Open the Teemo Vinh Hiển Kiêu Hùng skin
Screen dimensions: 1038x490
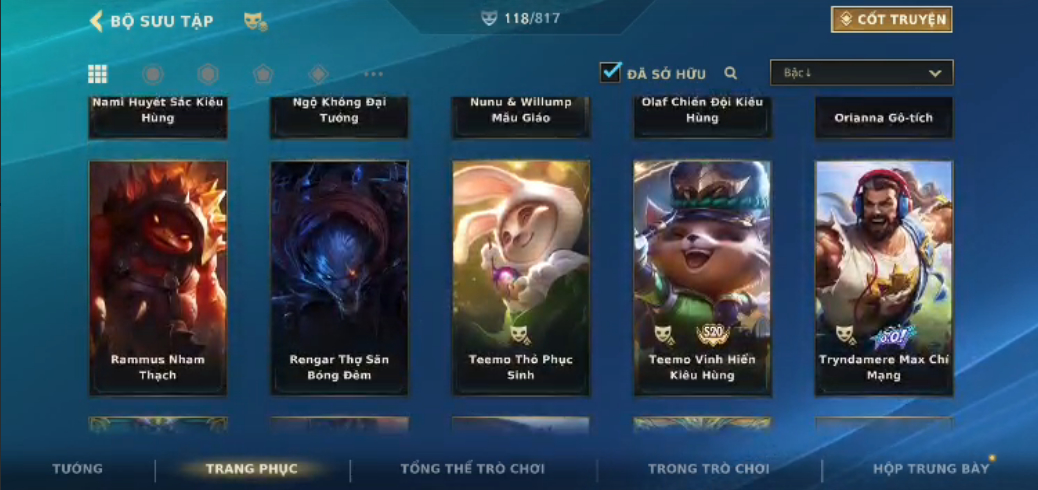point(702,277)
